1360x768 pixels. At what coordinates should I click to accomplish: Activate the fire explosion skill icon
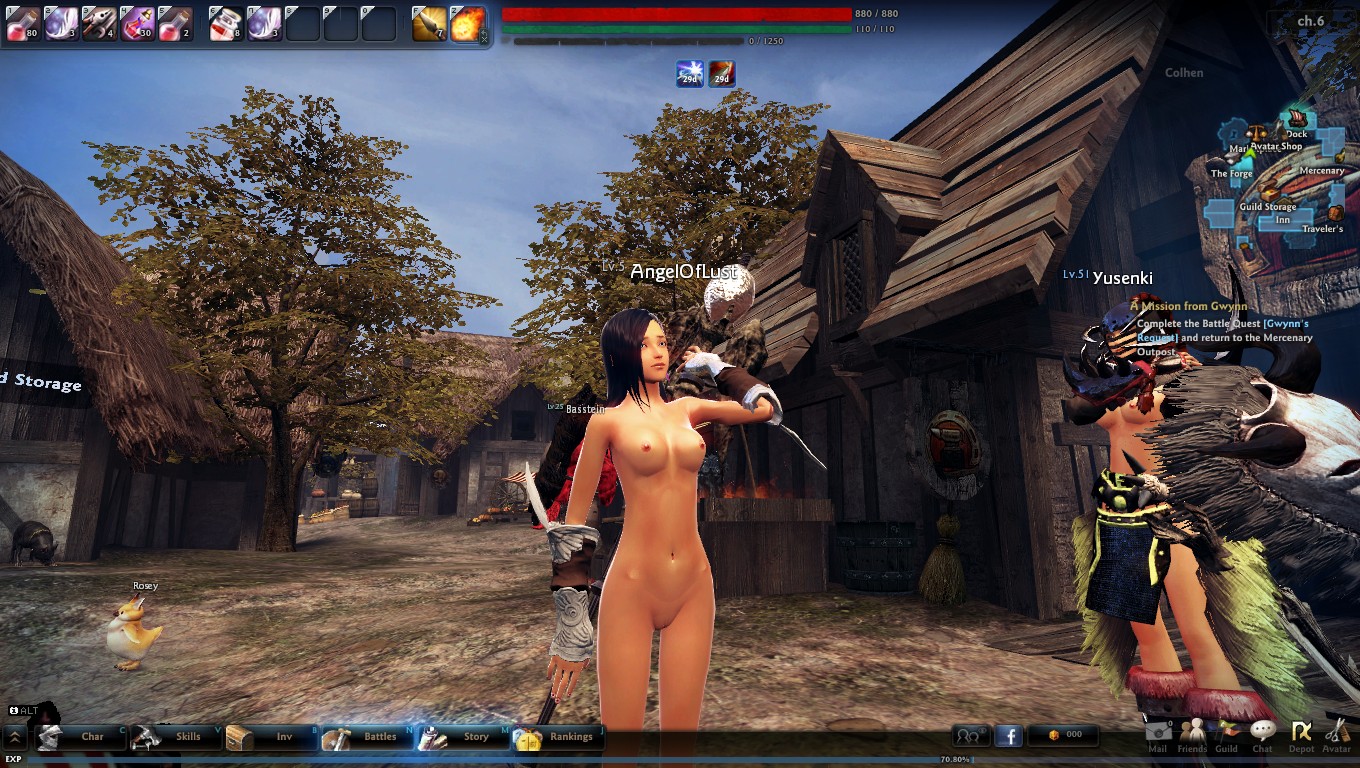pyautogui.click(x=468, y=23)
